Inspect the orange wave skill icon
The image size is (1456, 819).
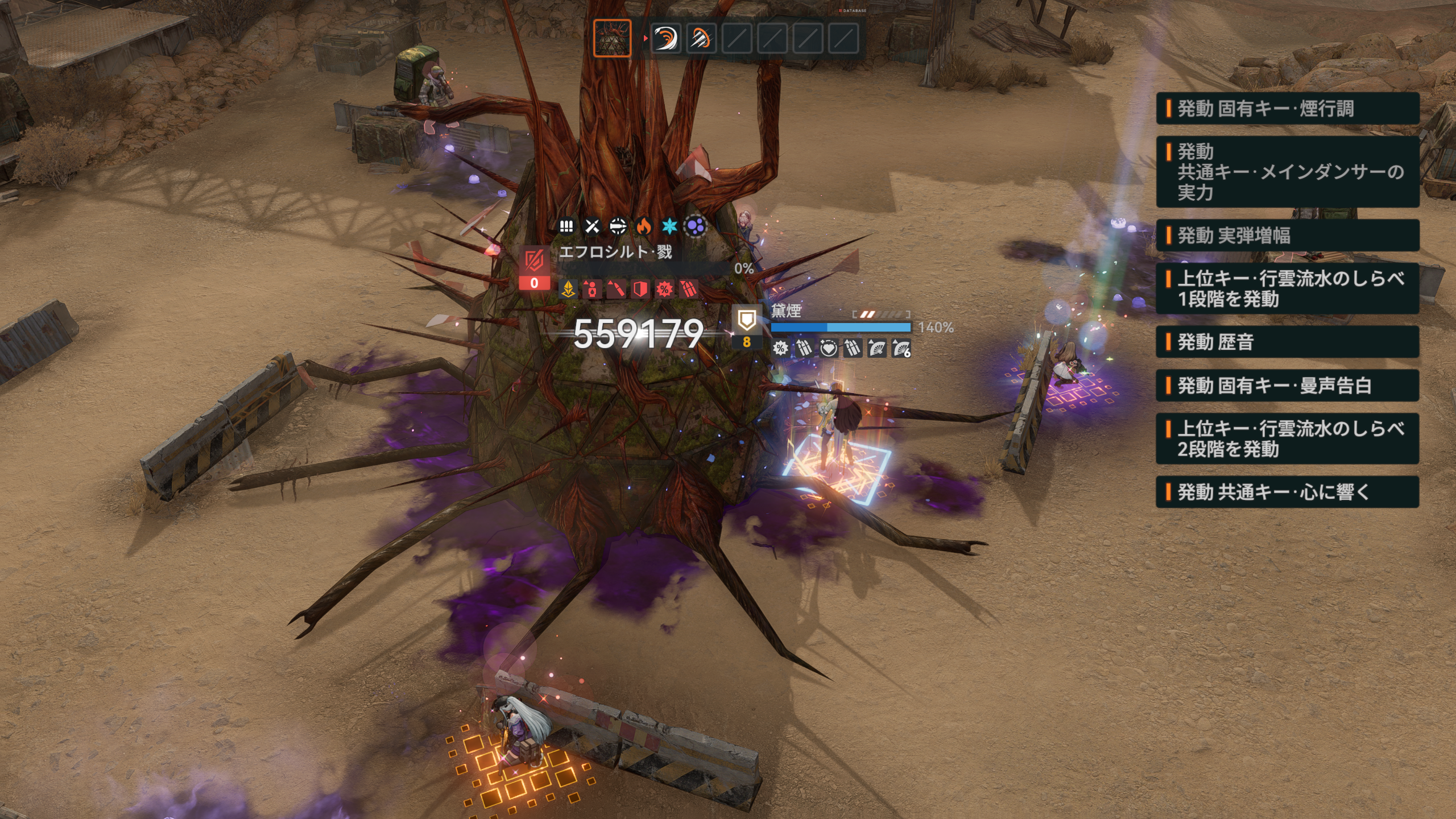tap(665, 39)
